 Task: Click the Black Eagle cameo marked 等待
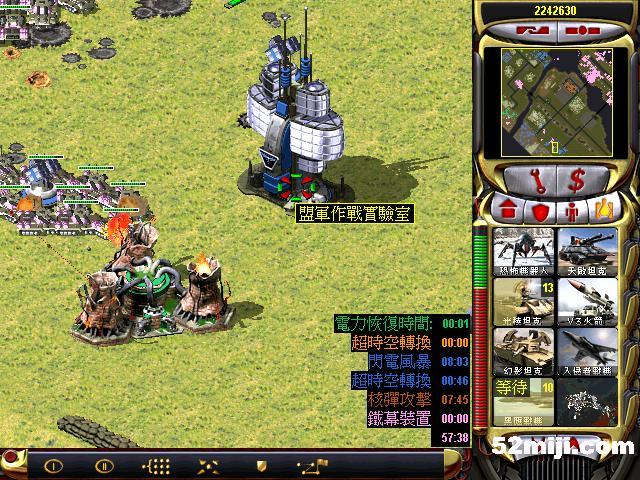518,401
